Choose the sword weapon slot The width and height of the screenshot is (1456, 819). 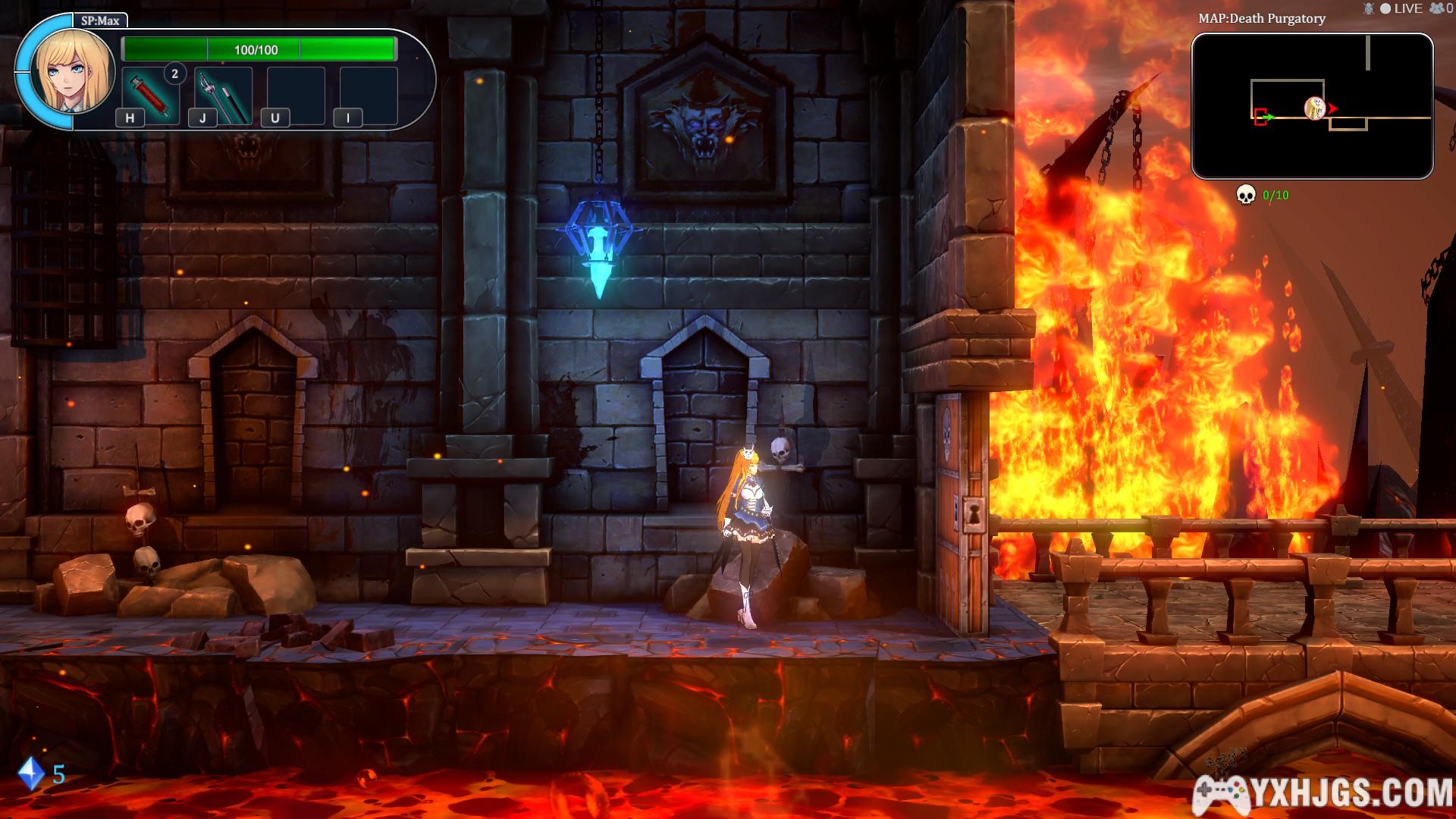pyautogui.click(x=224, y=96)
